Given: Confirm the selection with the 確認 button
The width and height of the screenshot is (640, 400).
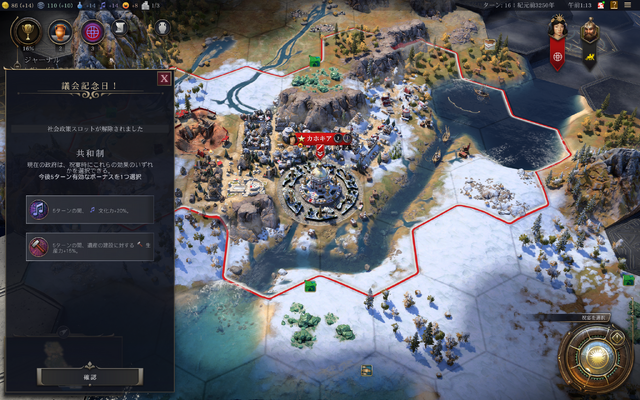Looking at the screenshot, I should point(88,376).
